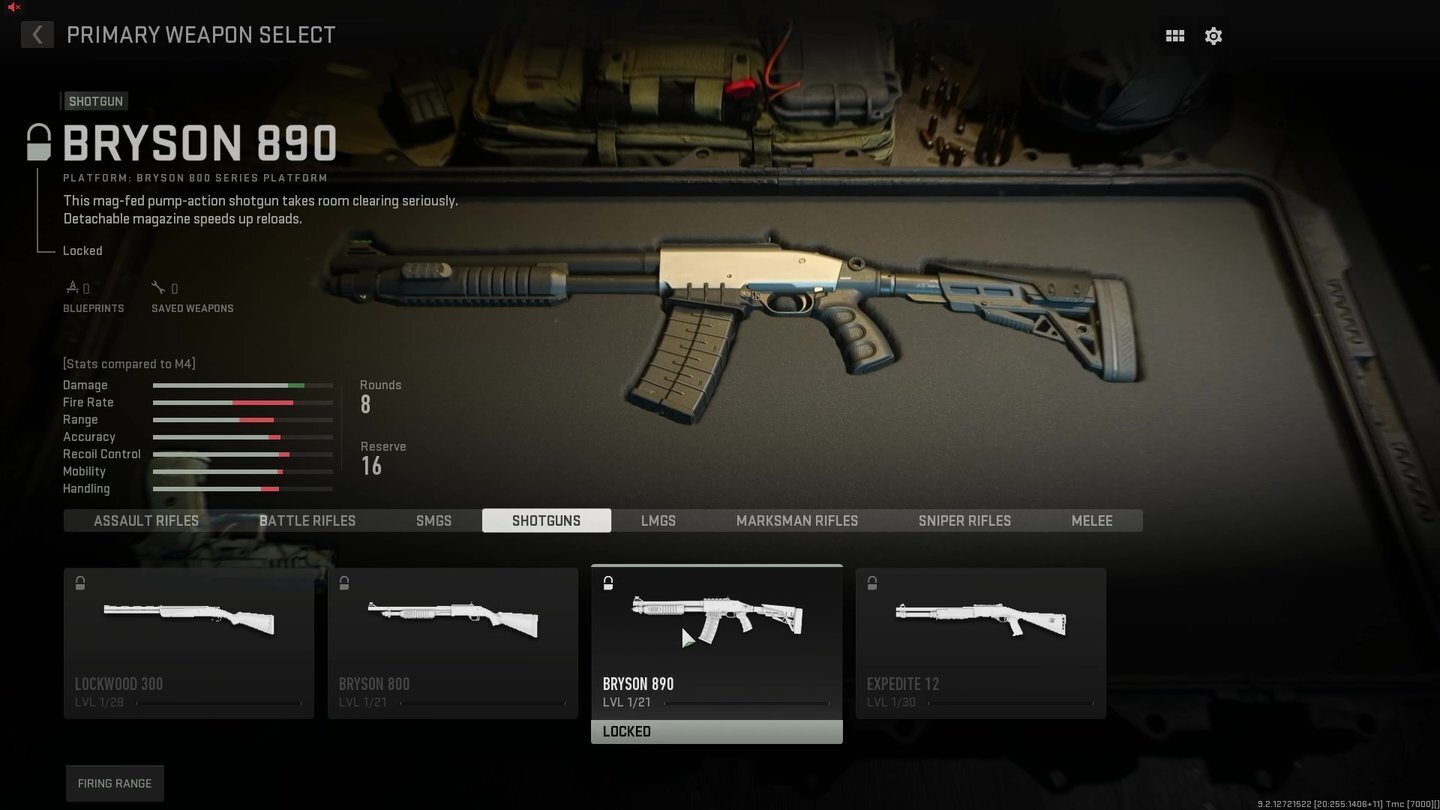Switch to the ASSAULT RIFLES tab
1440x810 pixels.
coord(146,520)
